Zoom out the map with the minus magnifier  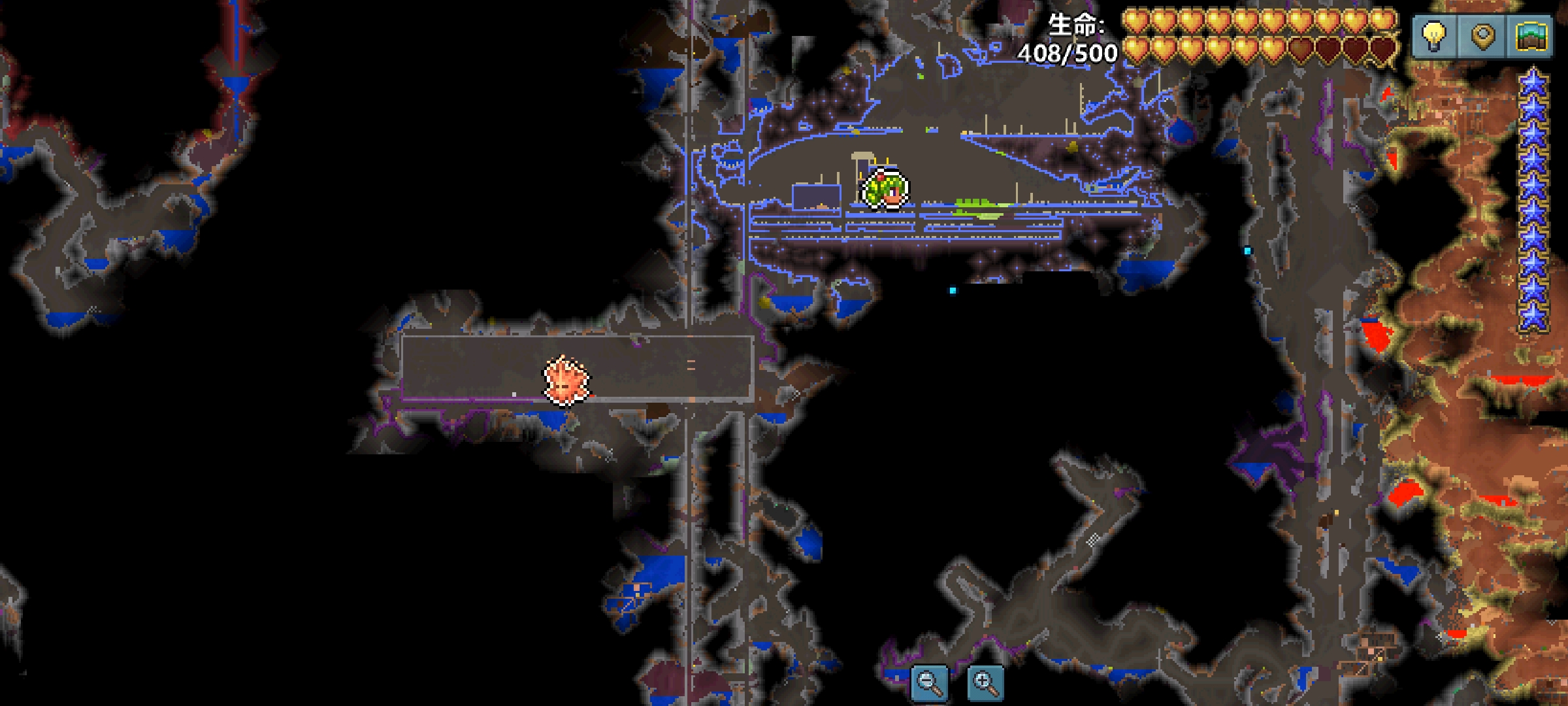click(x=929, y=683)
